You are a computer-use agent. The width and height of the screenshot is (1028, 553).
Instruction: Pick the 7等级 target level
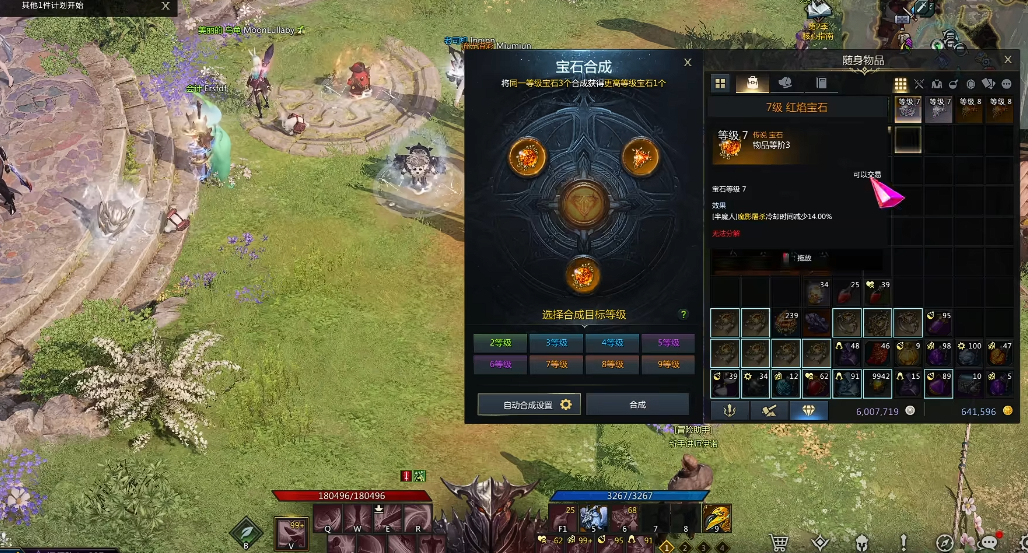pos(556,365)
